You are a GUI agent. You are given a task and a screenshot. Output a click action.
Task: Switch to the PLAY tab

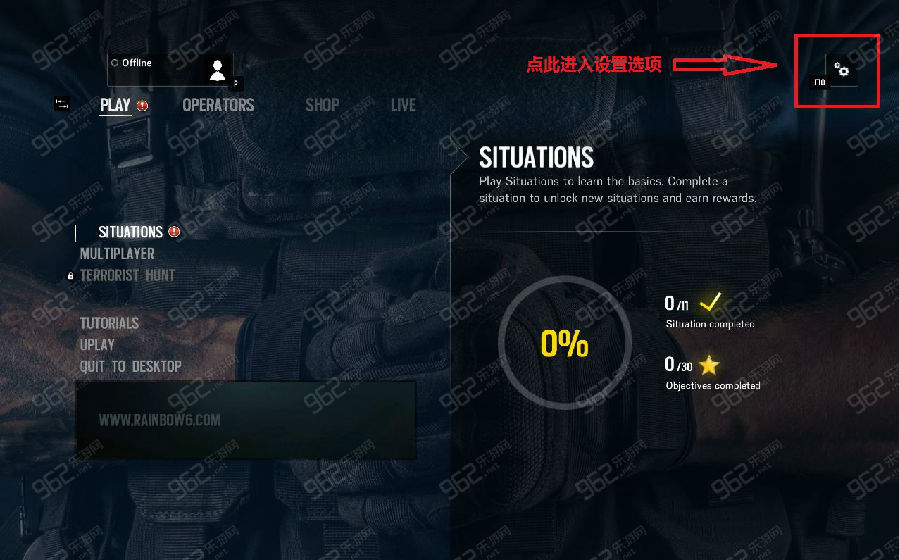tap(116, 105)
